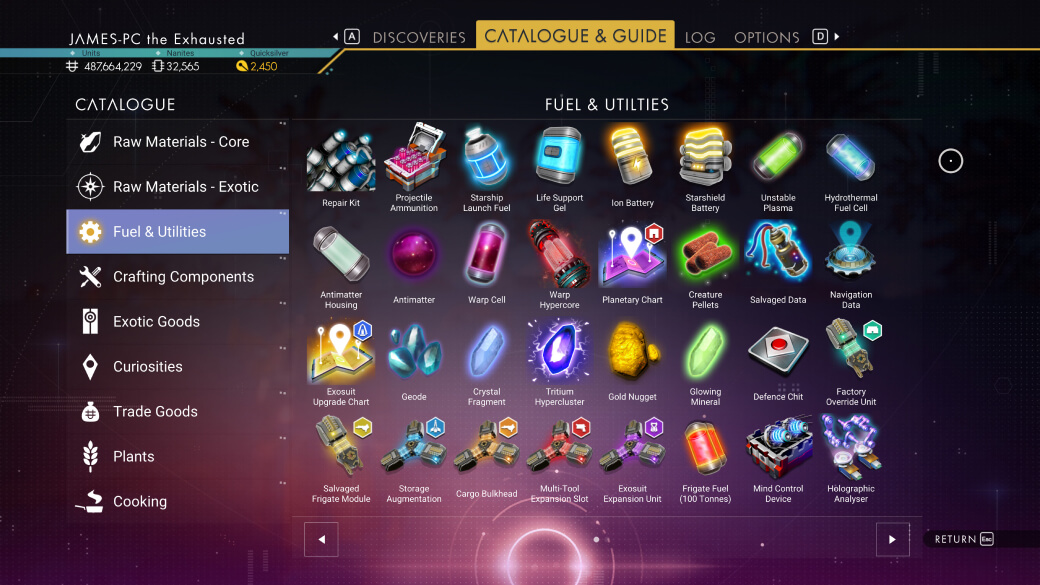Choose the Antimatter item icon
Viewport: 1040px width, 585px height.
414,260
